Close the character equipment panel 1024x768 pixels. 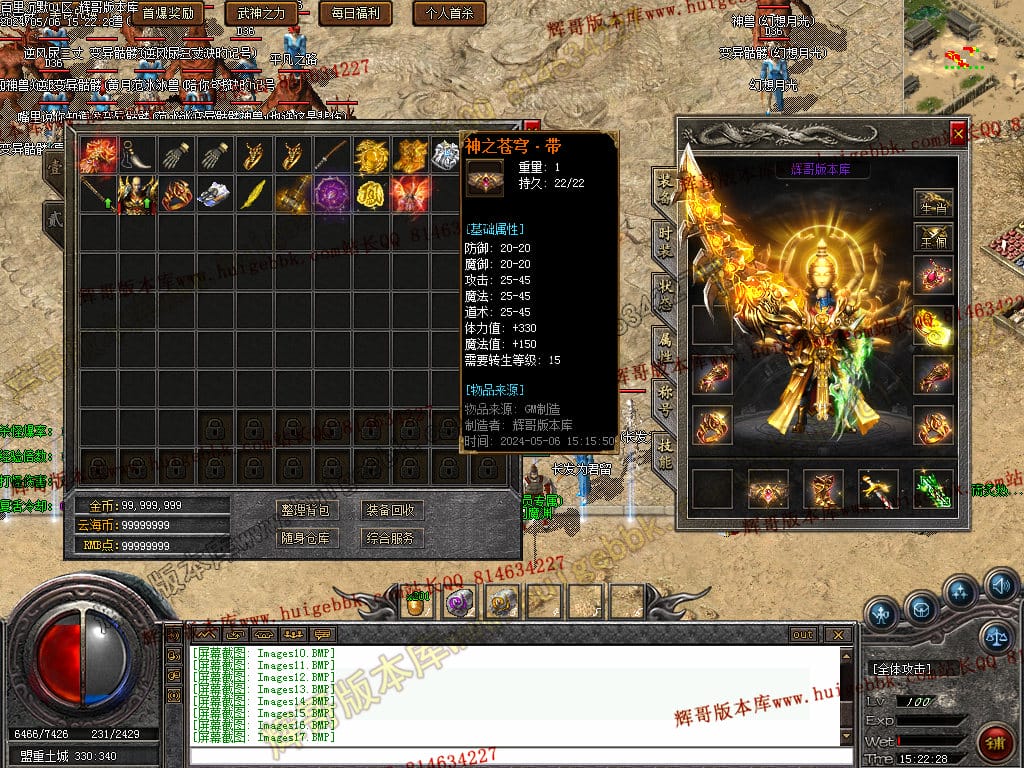pyautogui.click(x=958, y=132)
